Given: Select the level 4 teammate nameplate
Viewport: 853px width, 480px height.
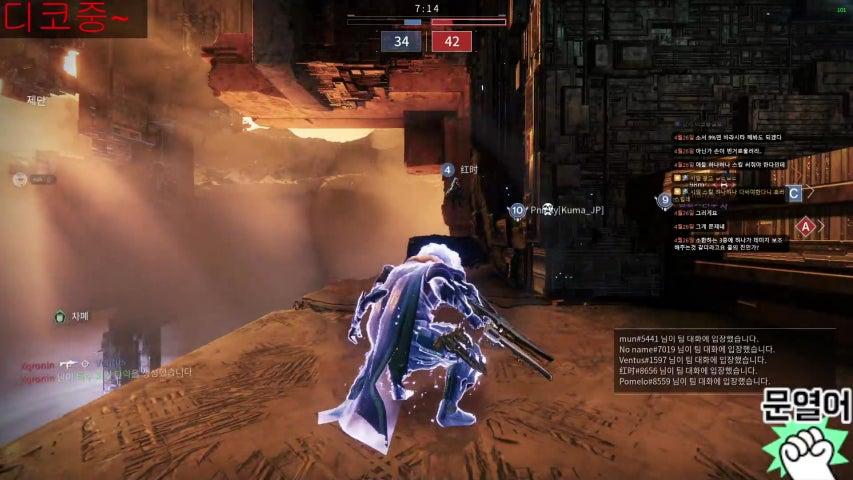Looking at the screenshot, I should (x=460, y=170).
